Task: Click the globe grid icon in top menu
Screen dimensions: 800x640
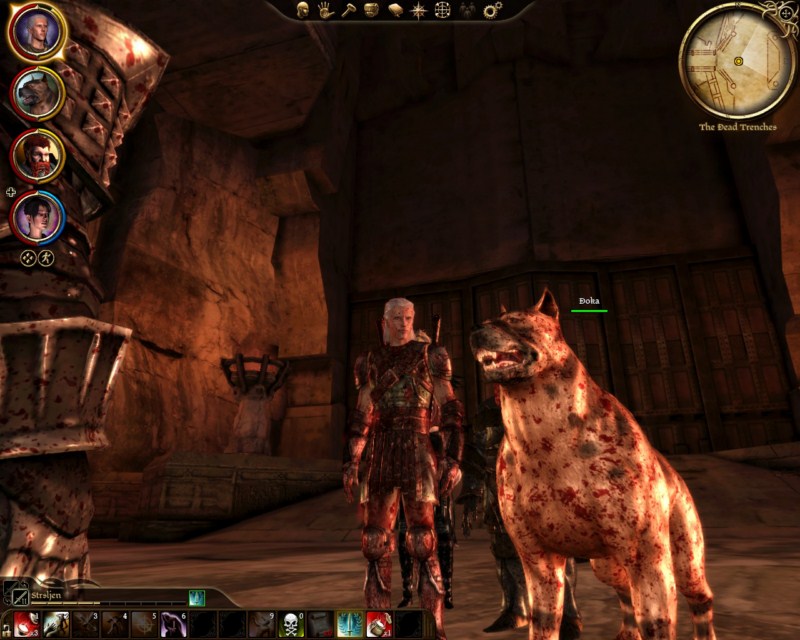Action: point(443,10)
